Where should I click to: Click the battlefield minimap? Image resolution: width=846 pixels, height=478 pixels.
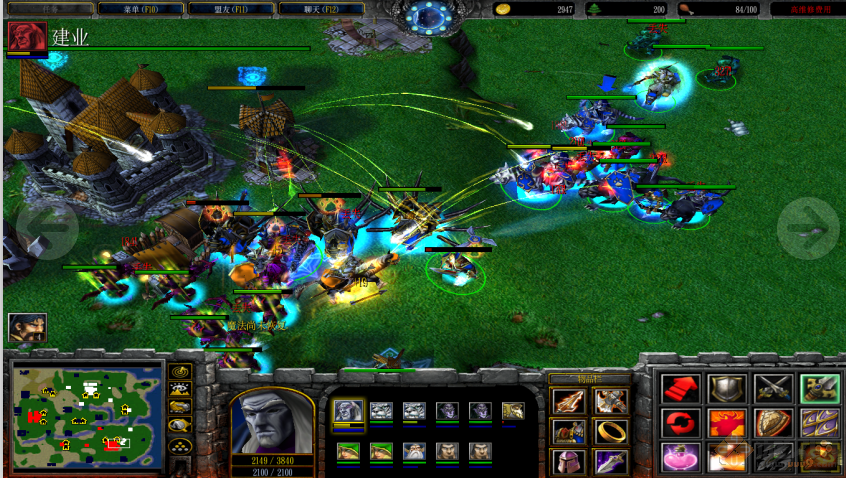87,405
